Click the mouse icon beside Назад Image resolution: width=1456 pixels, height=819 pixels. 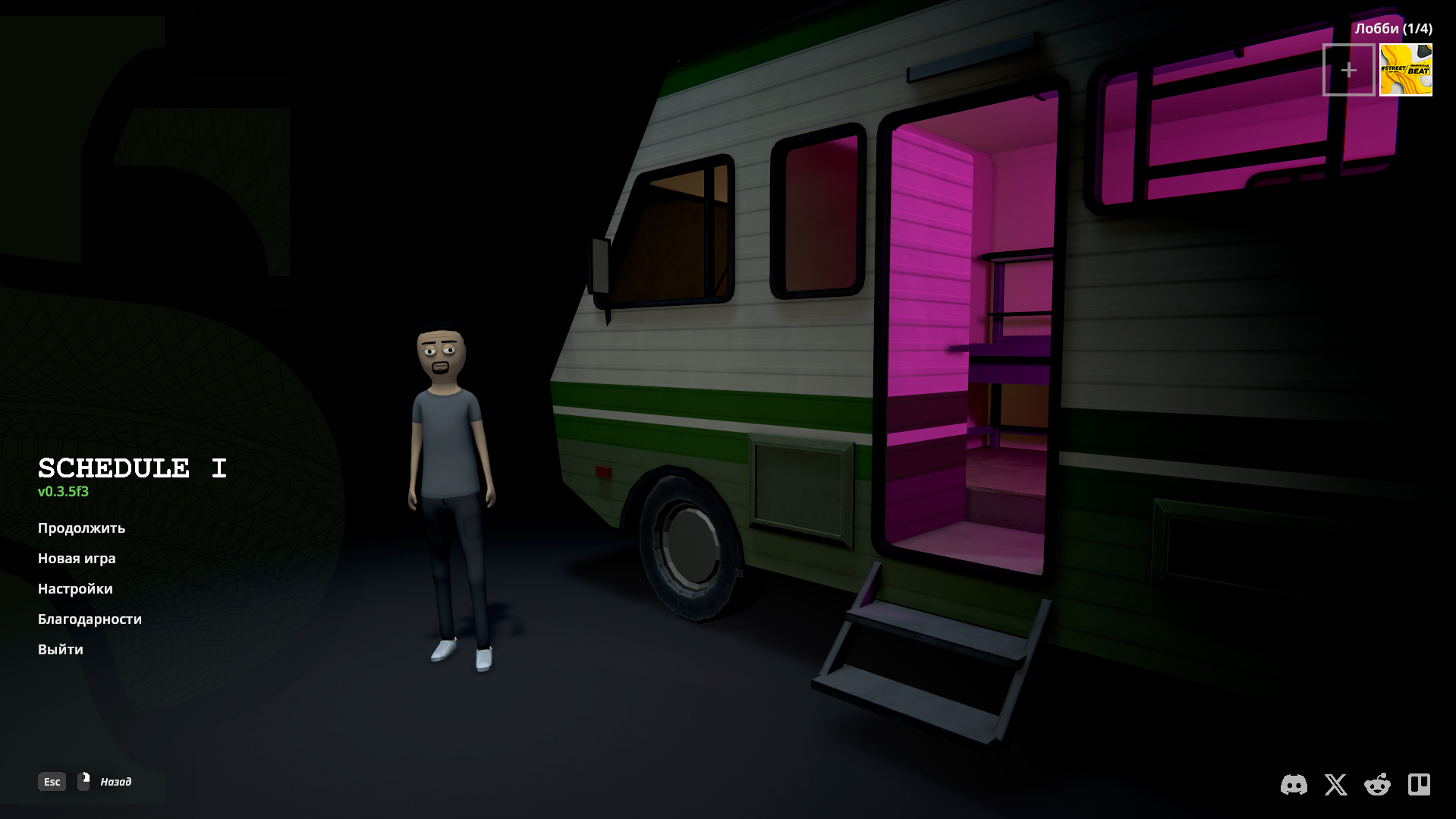[83, 780]
